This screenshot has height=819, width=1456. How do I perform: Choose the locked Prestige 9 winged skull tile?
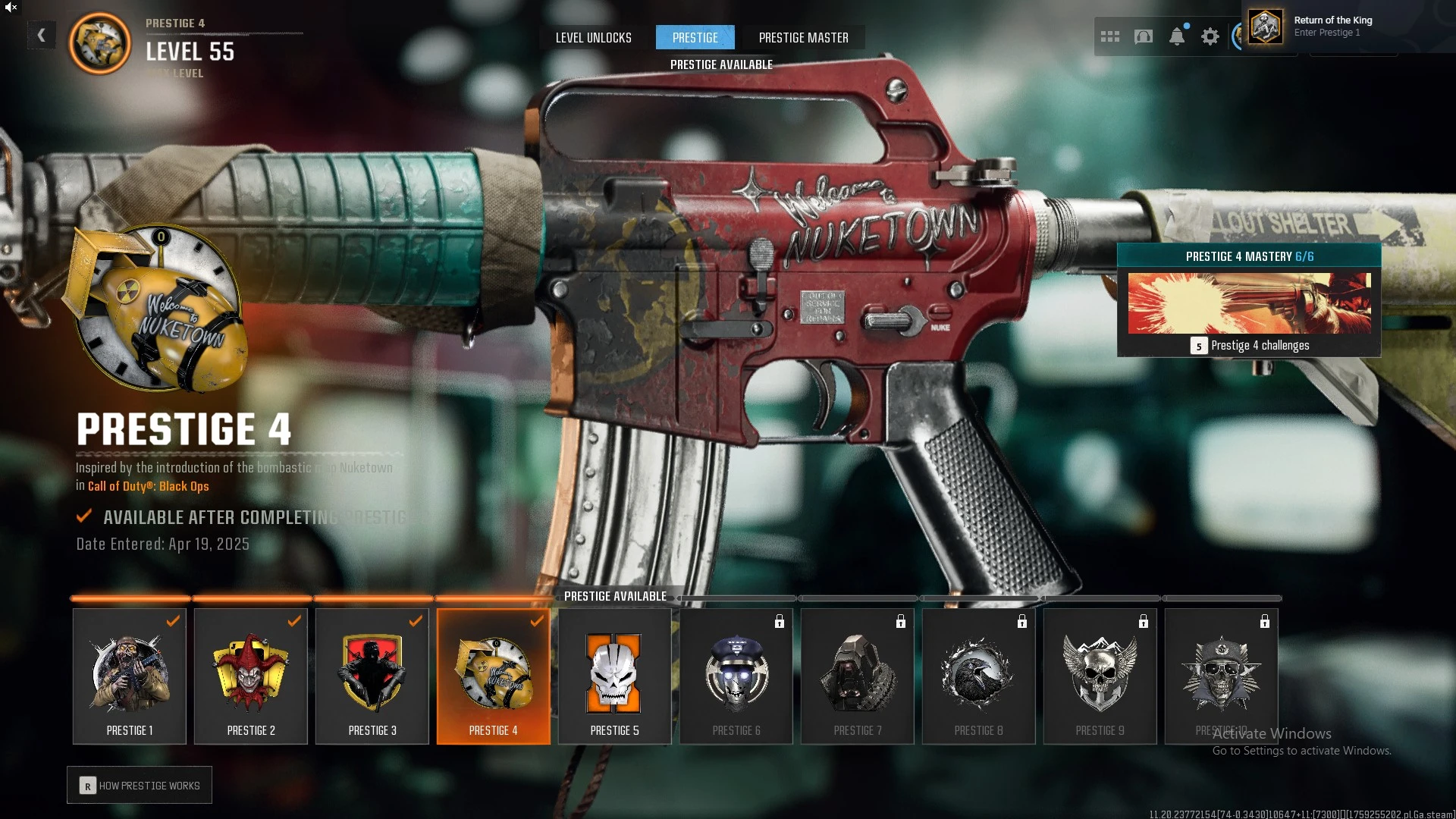pos(1100,676)
